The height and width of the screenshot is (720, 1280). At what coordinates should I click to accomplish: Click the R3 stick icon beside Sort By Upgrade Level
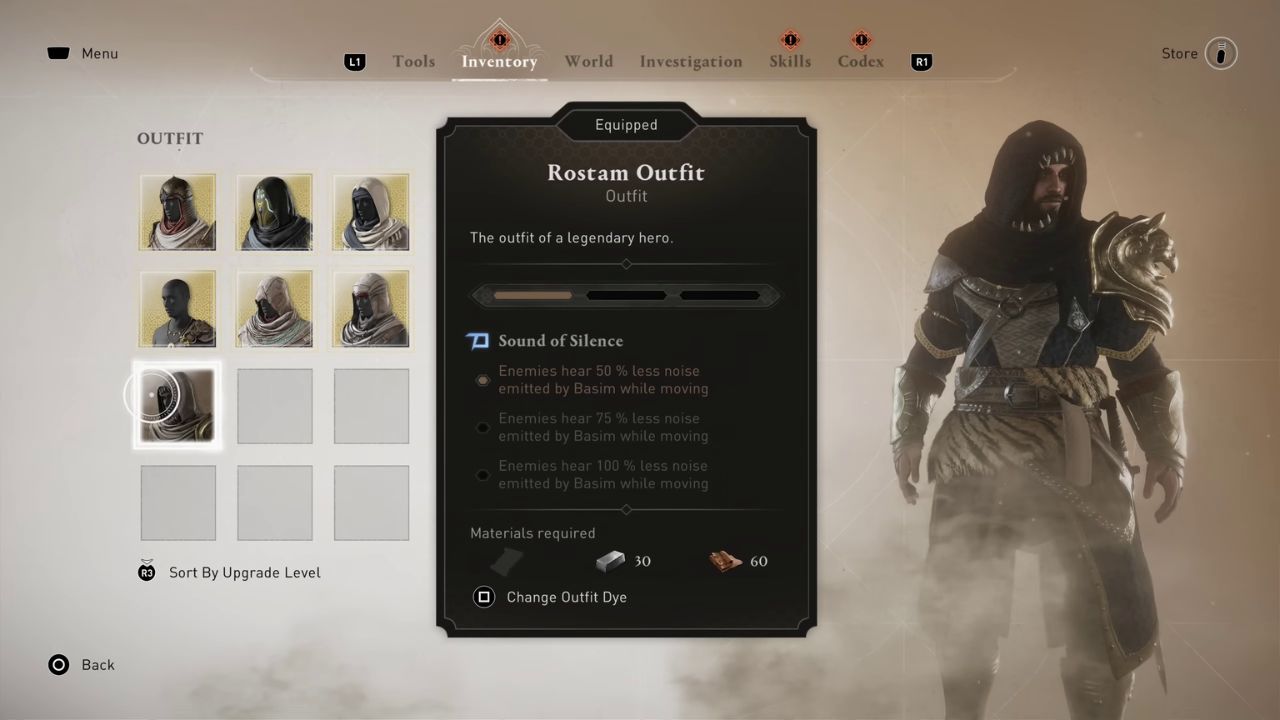coord(147,572)
